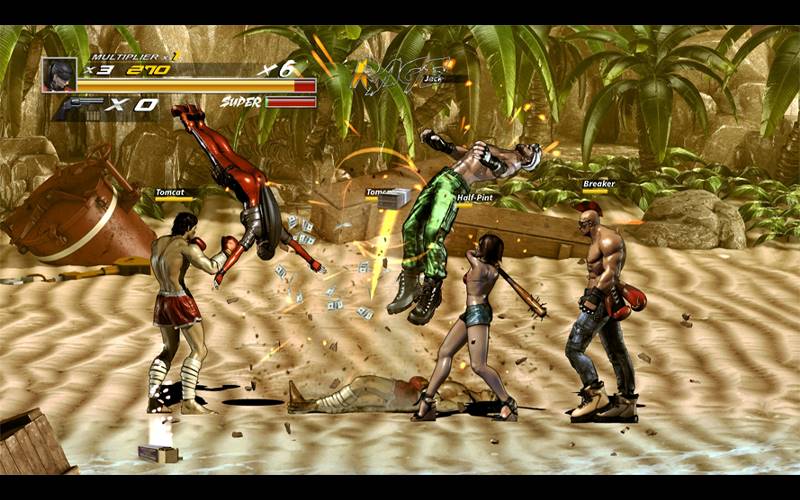Select the revolver weapon icon

[x=82, y=105]
